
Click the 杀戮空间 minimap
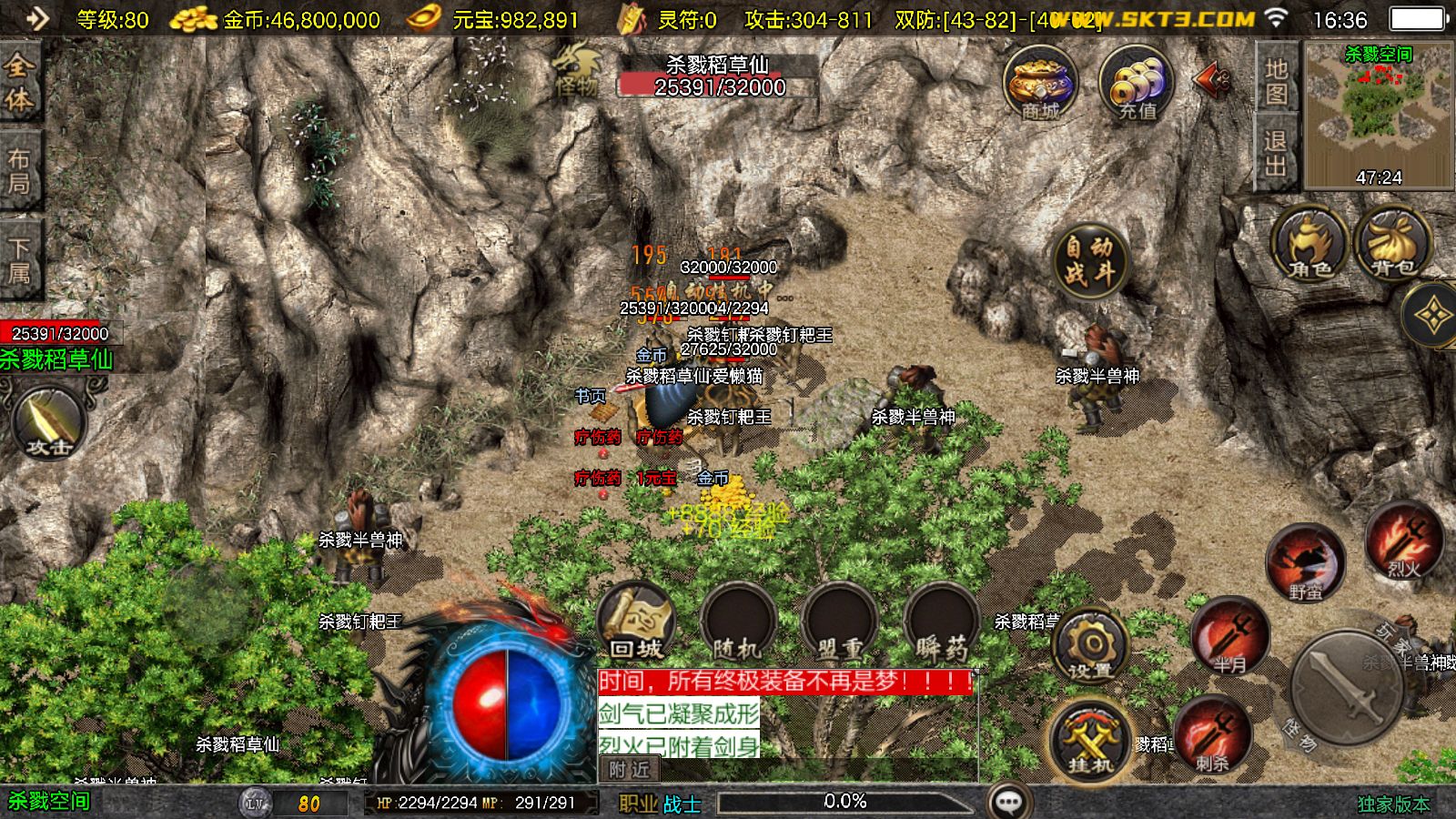click(x=1379, y=116)
